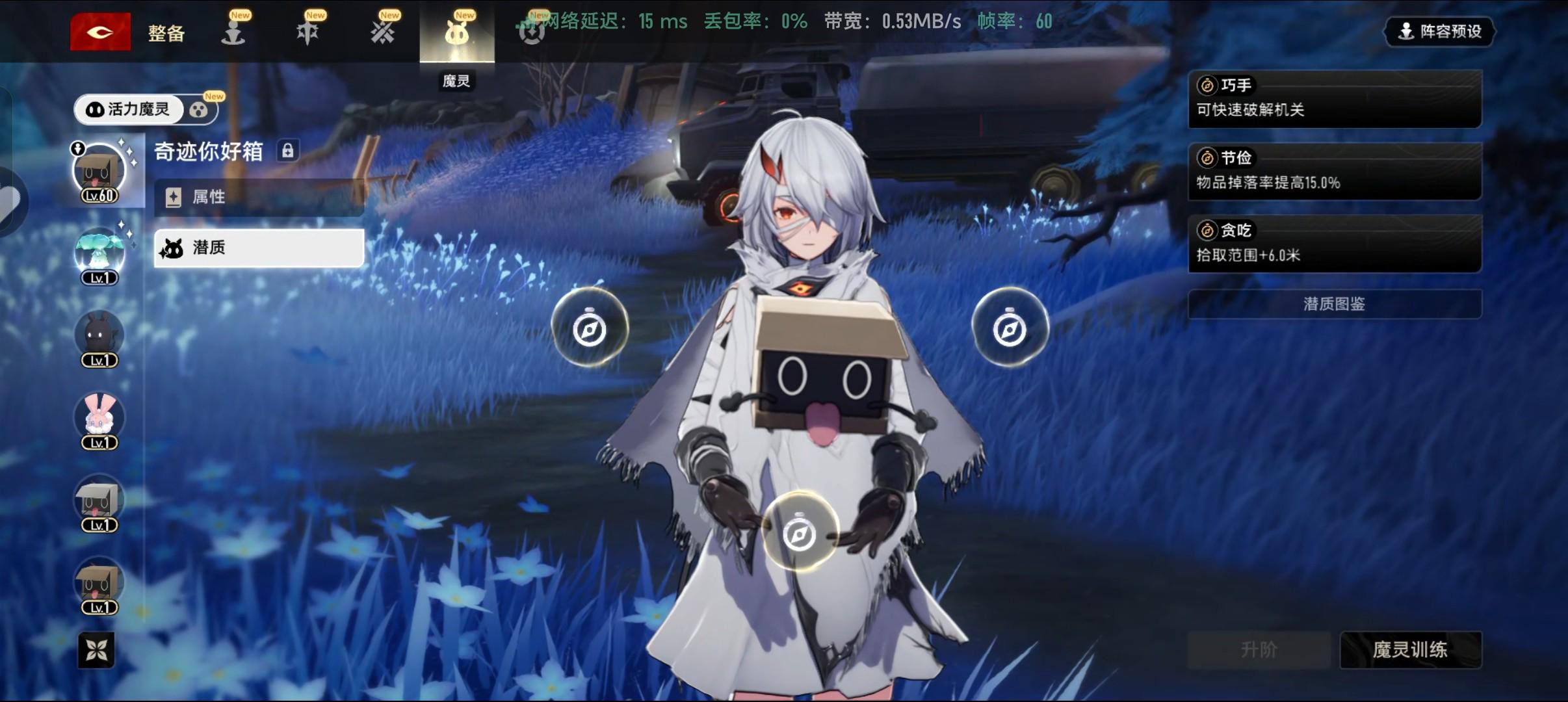
Task: View the 贪吃 trait entry
Action: click(1334, 244)
